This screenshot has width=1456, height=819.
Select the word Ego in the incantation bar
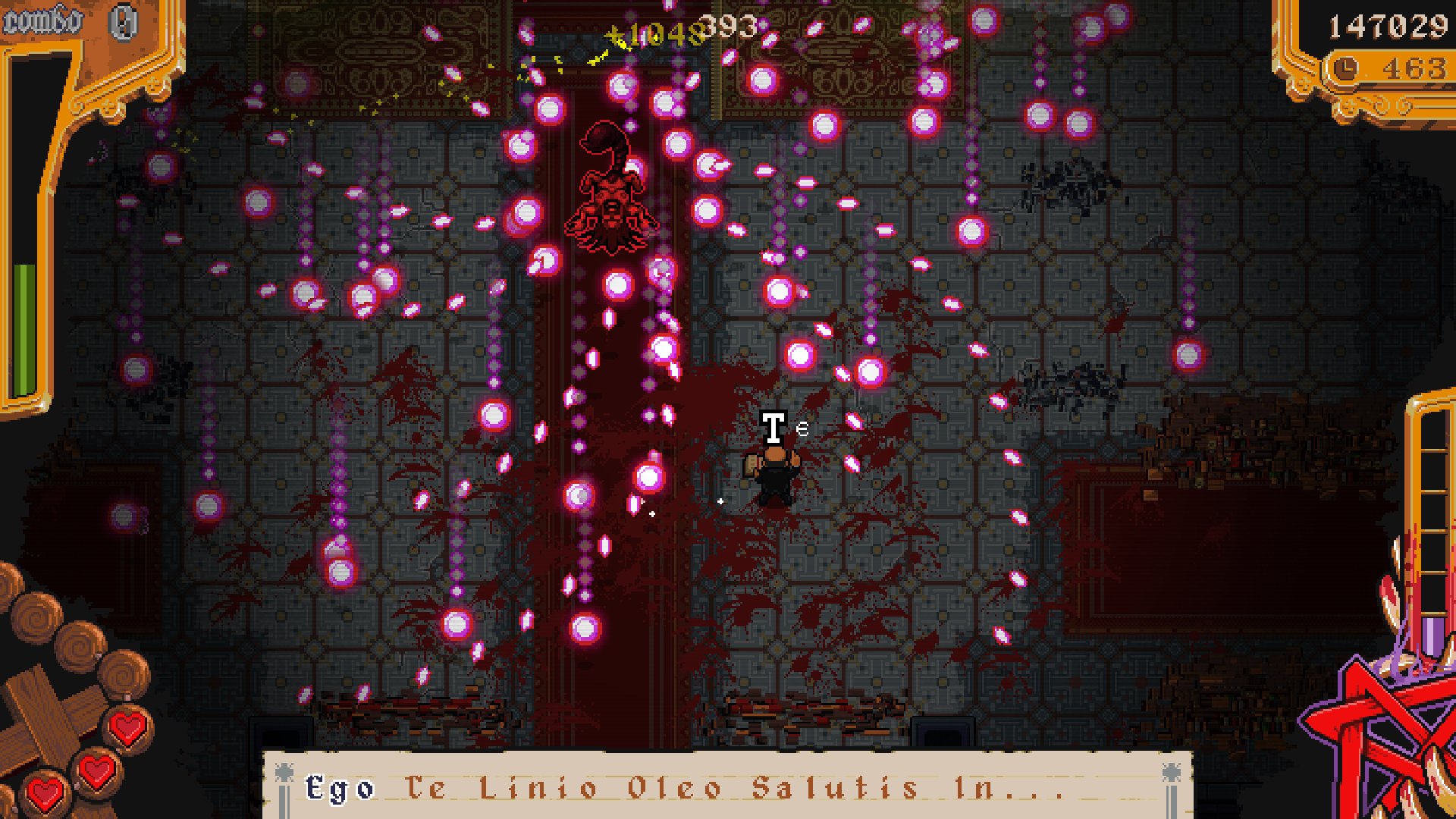339,789
